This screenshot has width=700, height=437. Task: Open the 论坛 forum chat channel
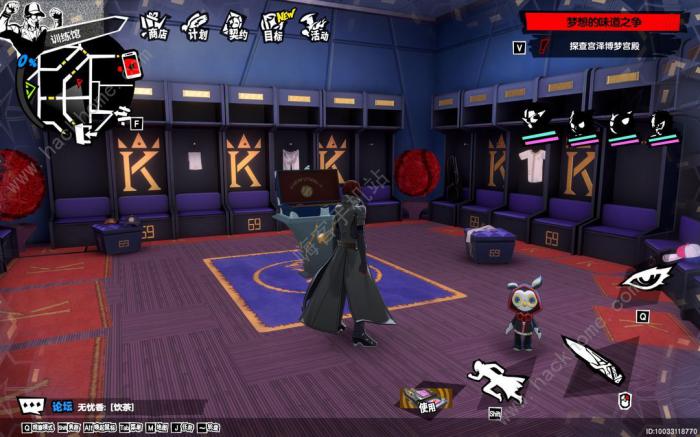(x=62, y=407)
